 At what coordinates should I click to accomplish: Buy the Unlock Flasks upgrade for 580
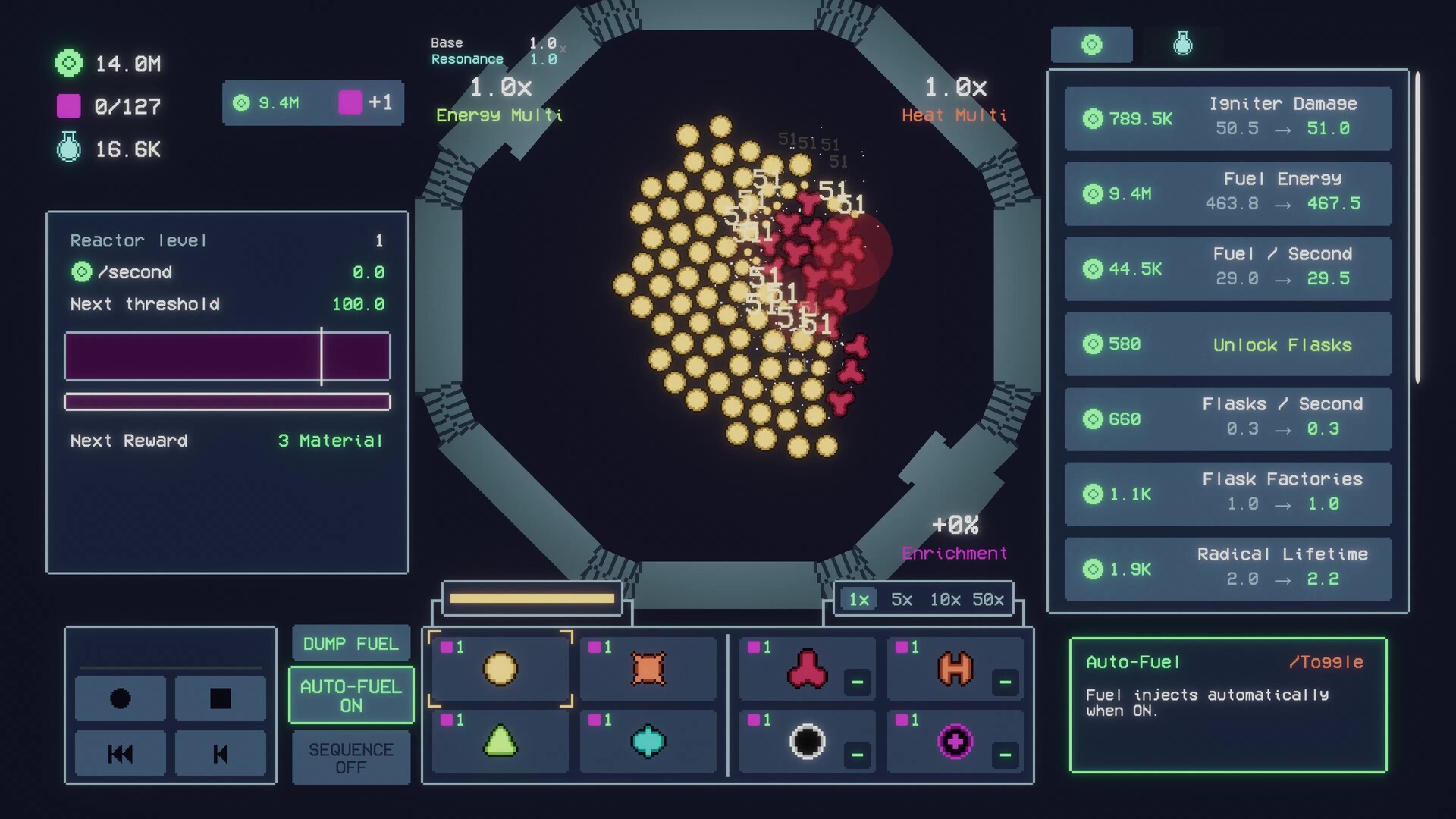point(1227,344)
